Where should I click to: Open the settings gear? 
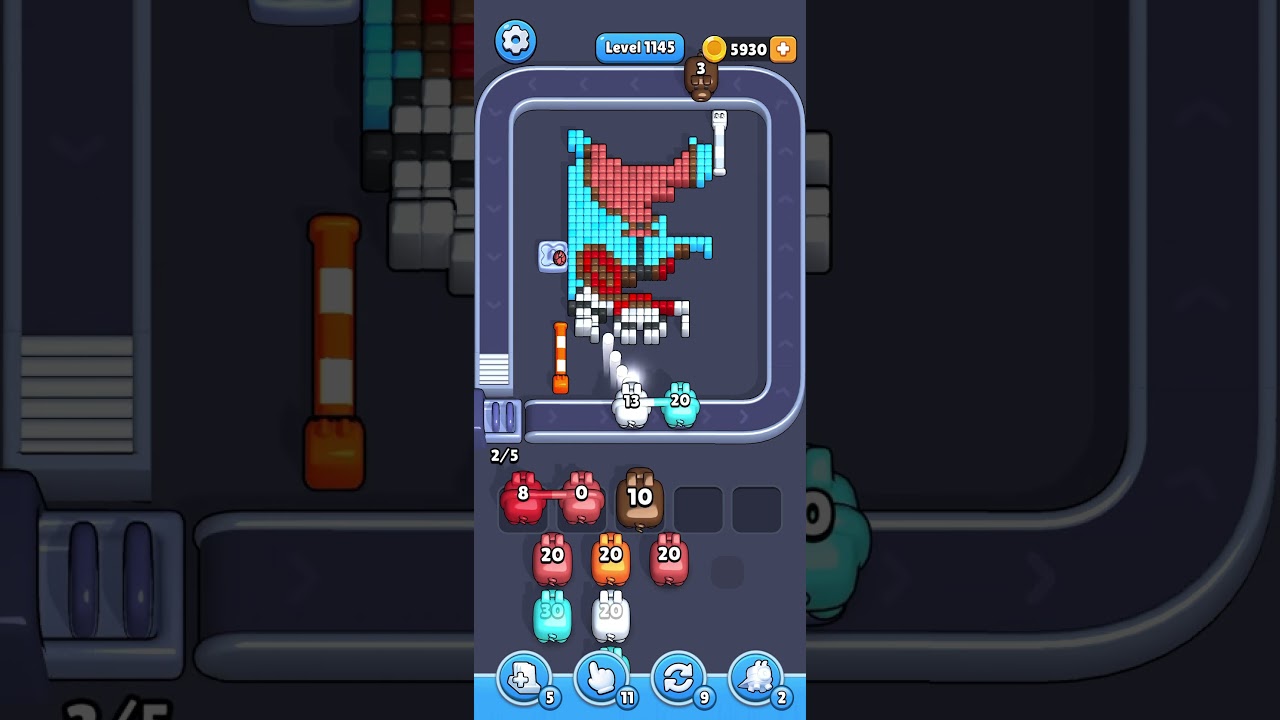516,41
